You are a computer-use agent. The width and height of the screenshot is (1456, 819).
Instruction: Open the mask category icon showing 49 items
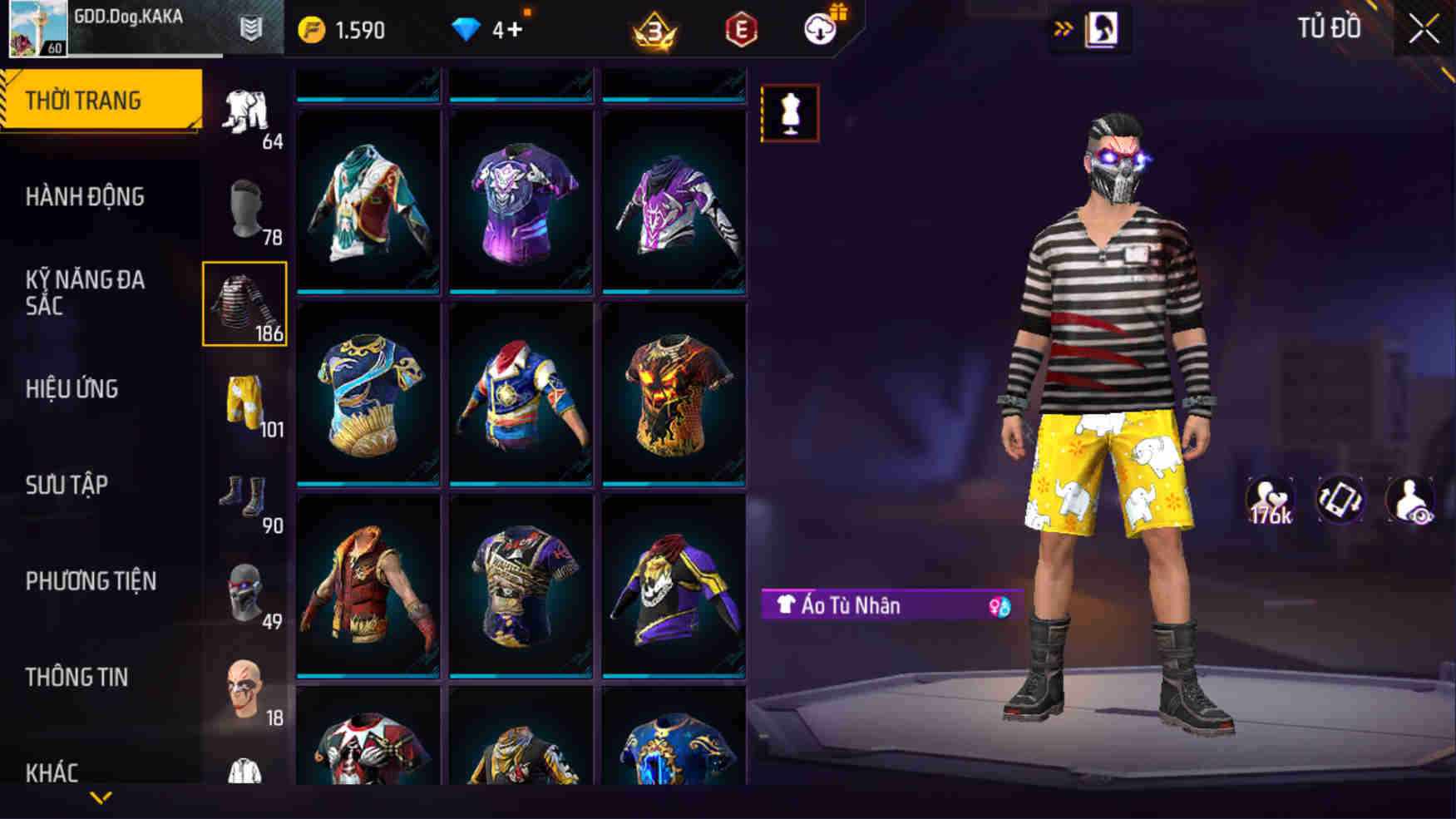(245, 595)
